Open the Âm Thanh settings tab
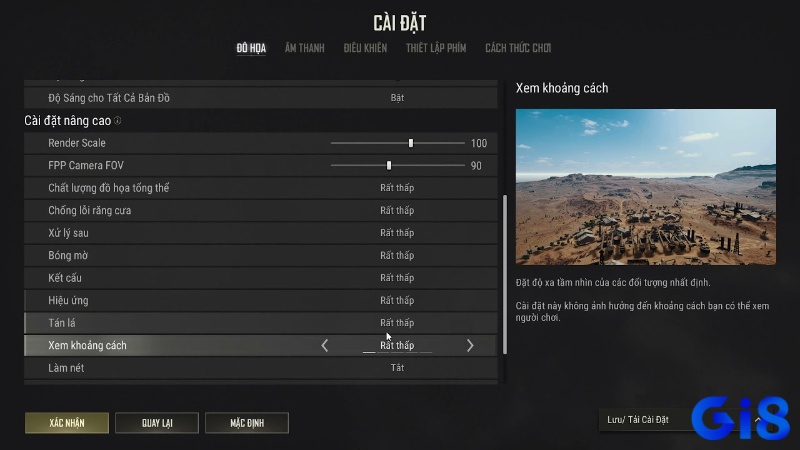Screen dimensions: 800x450 pyautogui.click(x=304, y=48)
